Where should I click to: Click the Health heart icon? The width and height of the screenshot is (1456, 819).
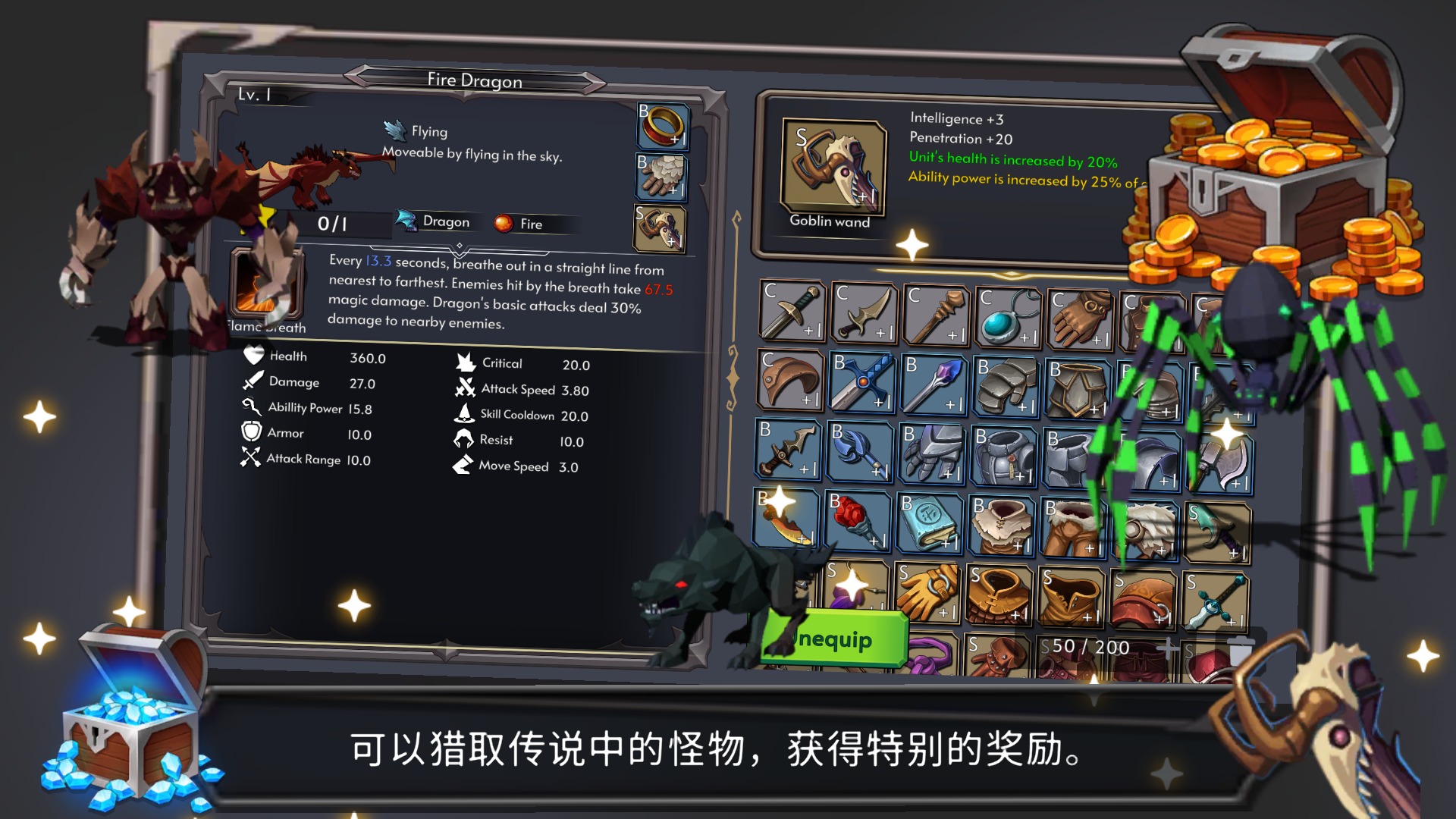[x=252, y=354]
